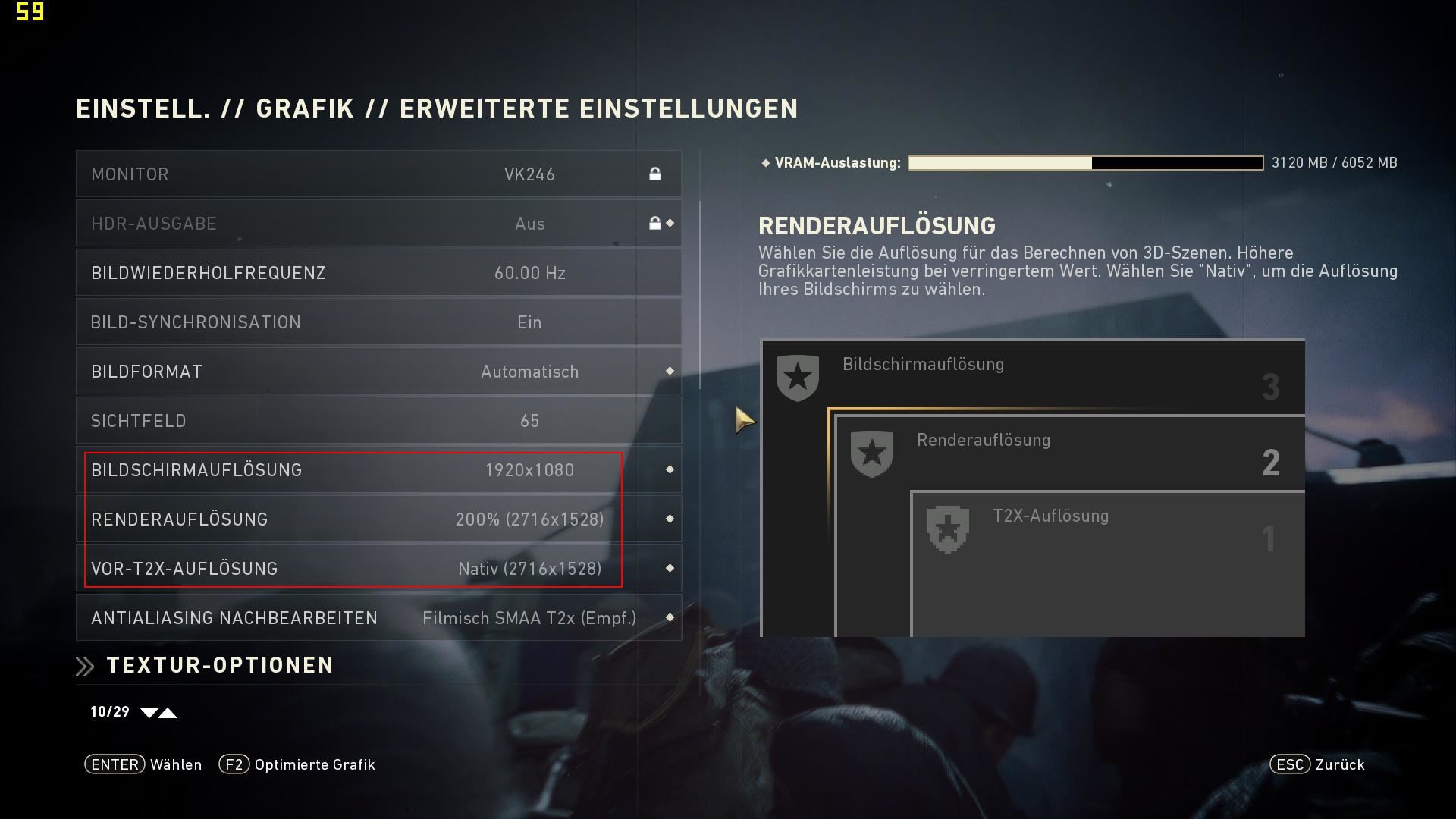Image resolution: width=1456 pixels, height=819 pixels.
Task: Open the TEXTUR-OPTIONEN section
Action: 219,665
